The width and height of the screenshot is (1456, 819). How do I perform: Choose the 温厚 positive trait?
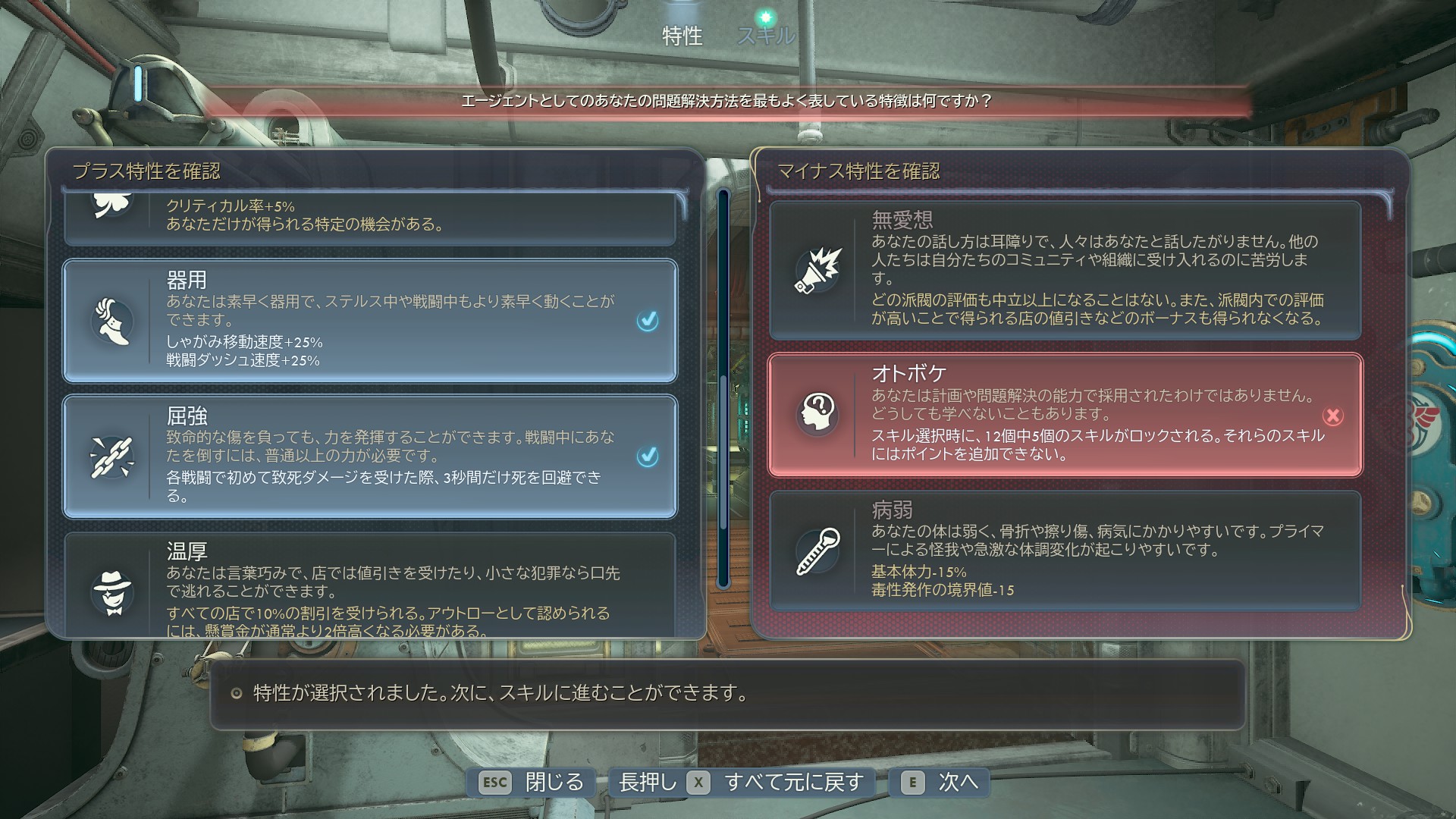(x=369, y=585)
